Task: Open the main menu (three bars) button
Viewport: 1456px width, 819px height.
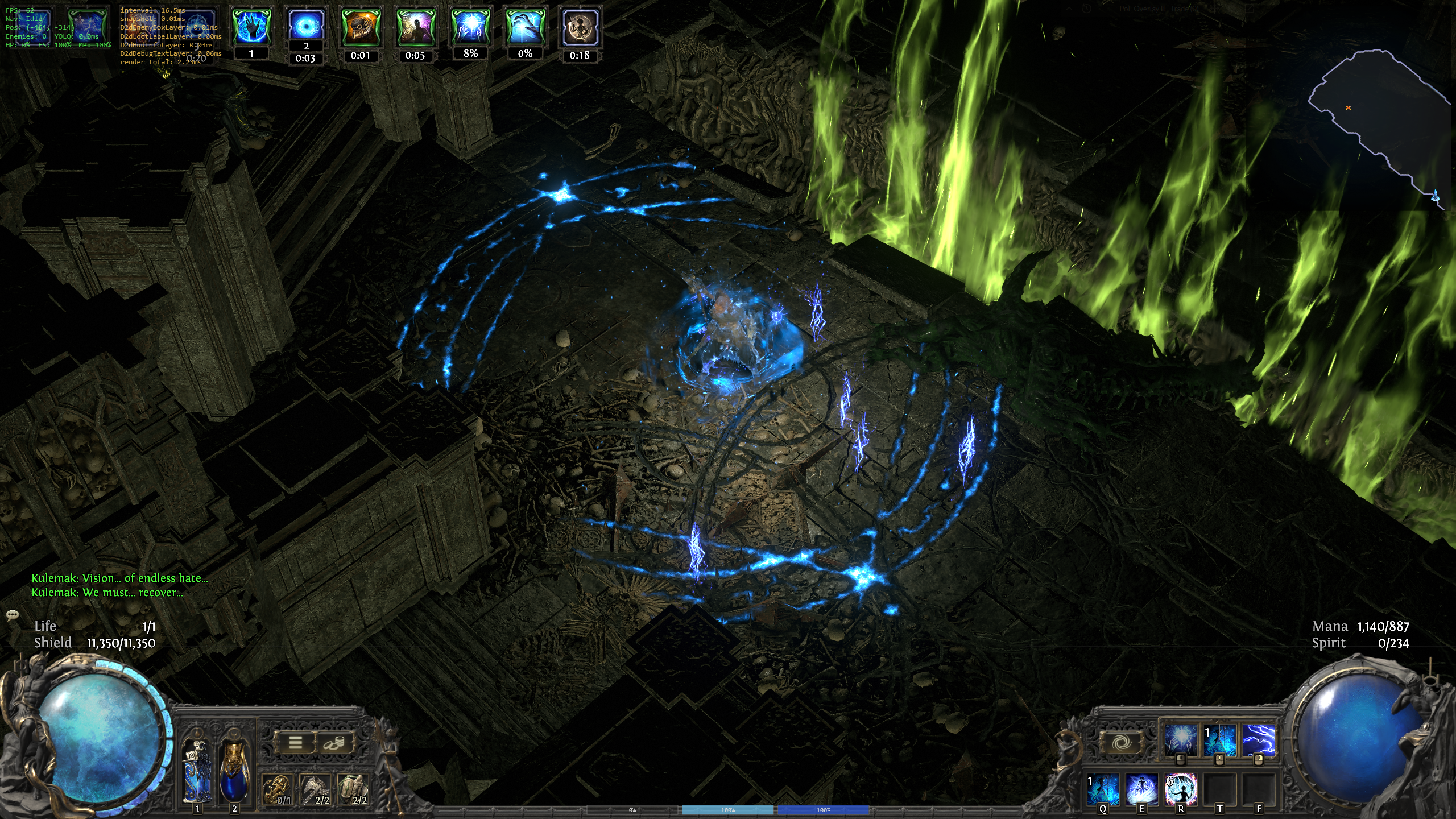Action: (x=295, y=742)
